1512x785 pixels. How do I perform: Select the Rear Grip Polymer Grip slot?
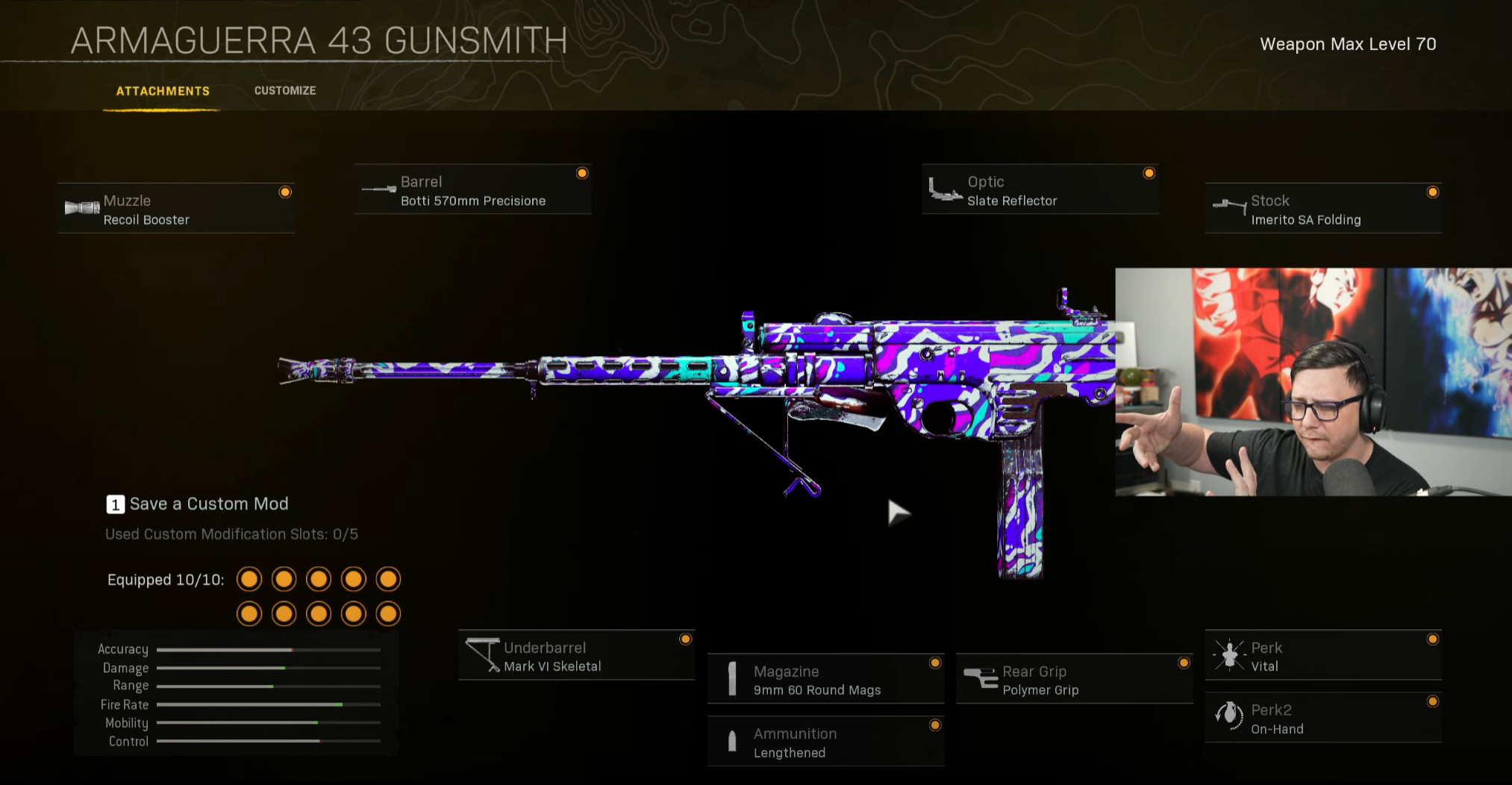point(1074,681)
